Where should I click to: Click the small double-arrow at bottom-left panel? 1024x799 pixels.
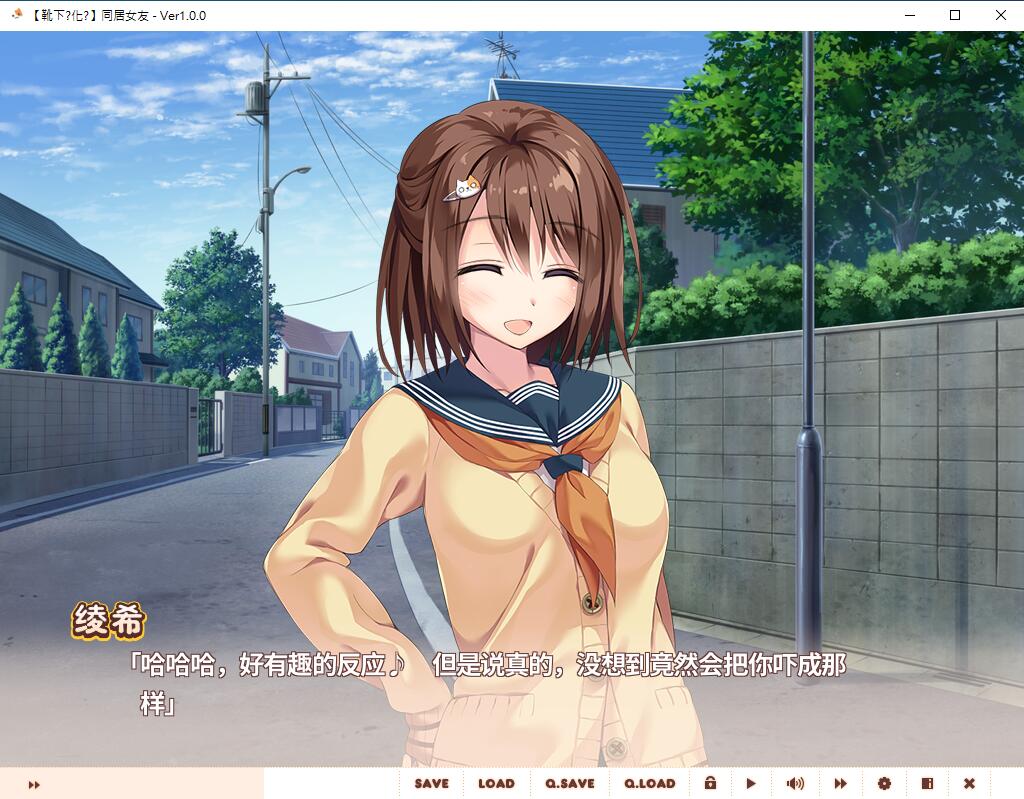click(34, 785)
